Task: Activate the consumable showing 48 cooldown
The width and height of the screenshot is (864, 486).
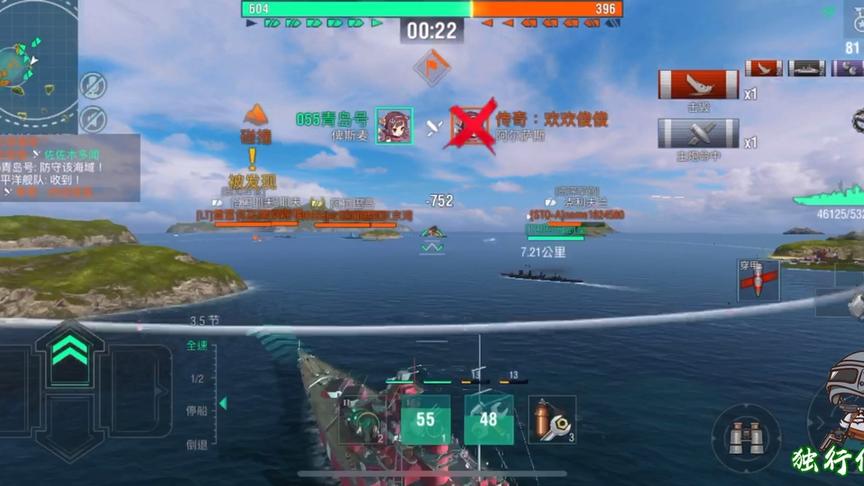Action: pos(489,419)
